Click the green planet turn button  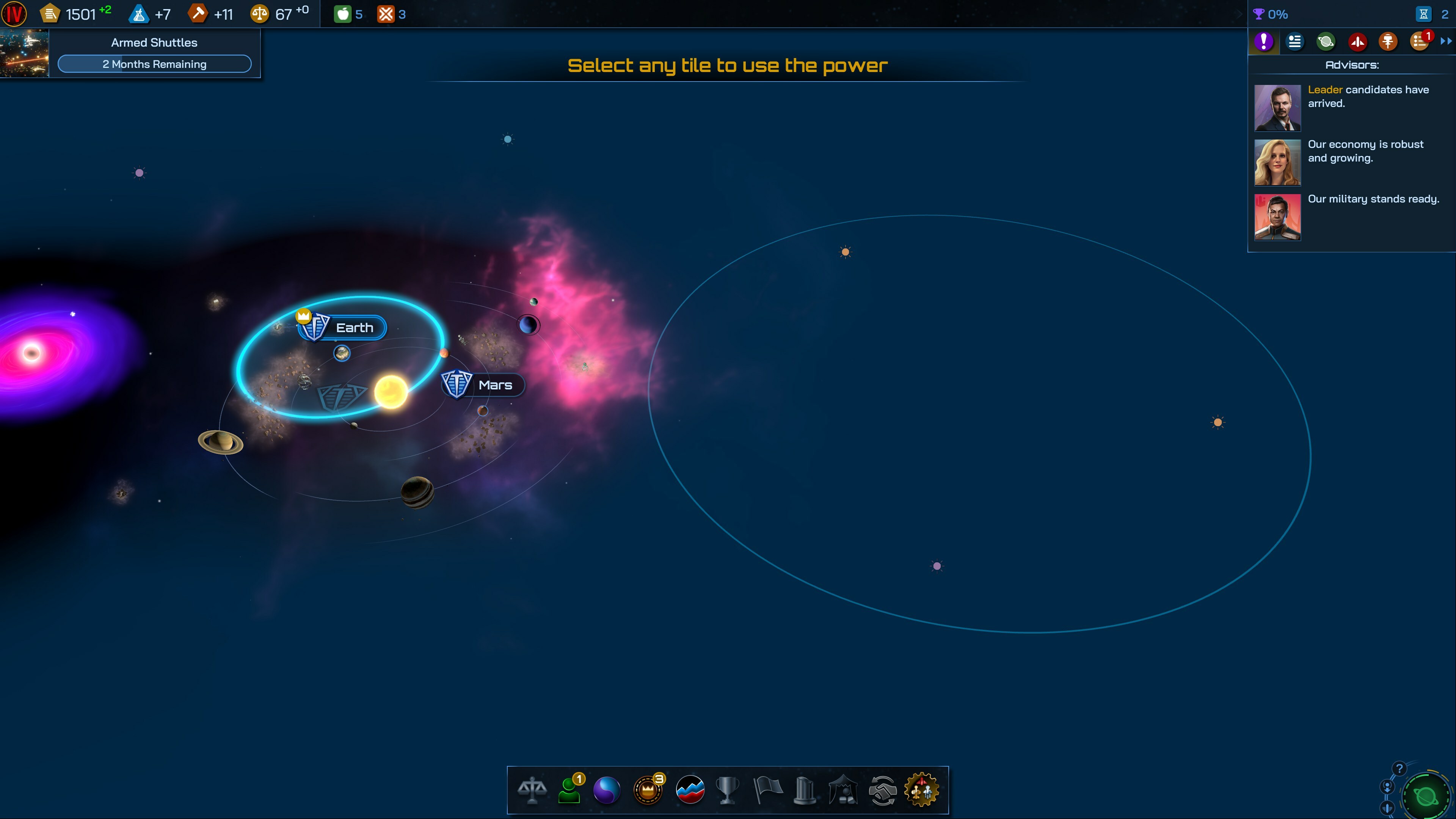(1426, 796)
